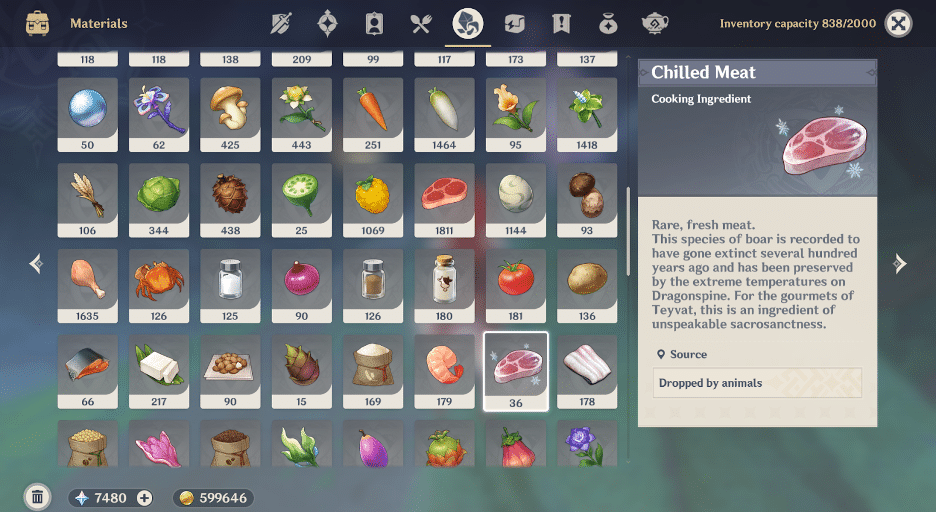Switch to the Weapons tab
This screenshot has height=512, width=936.
(x=281, y=23)
